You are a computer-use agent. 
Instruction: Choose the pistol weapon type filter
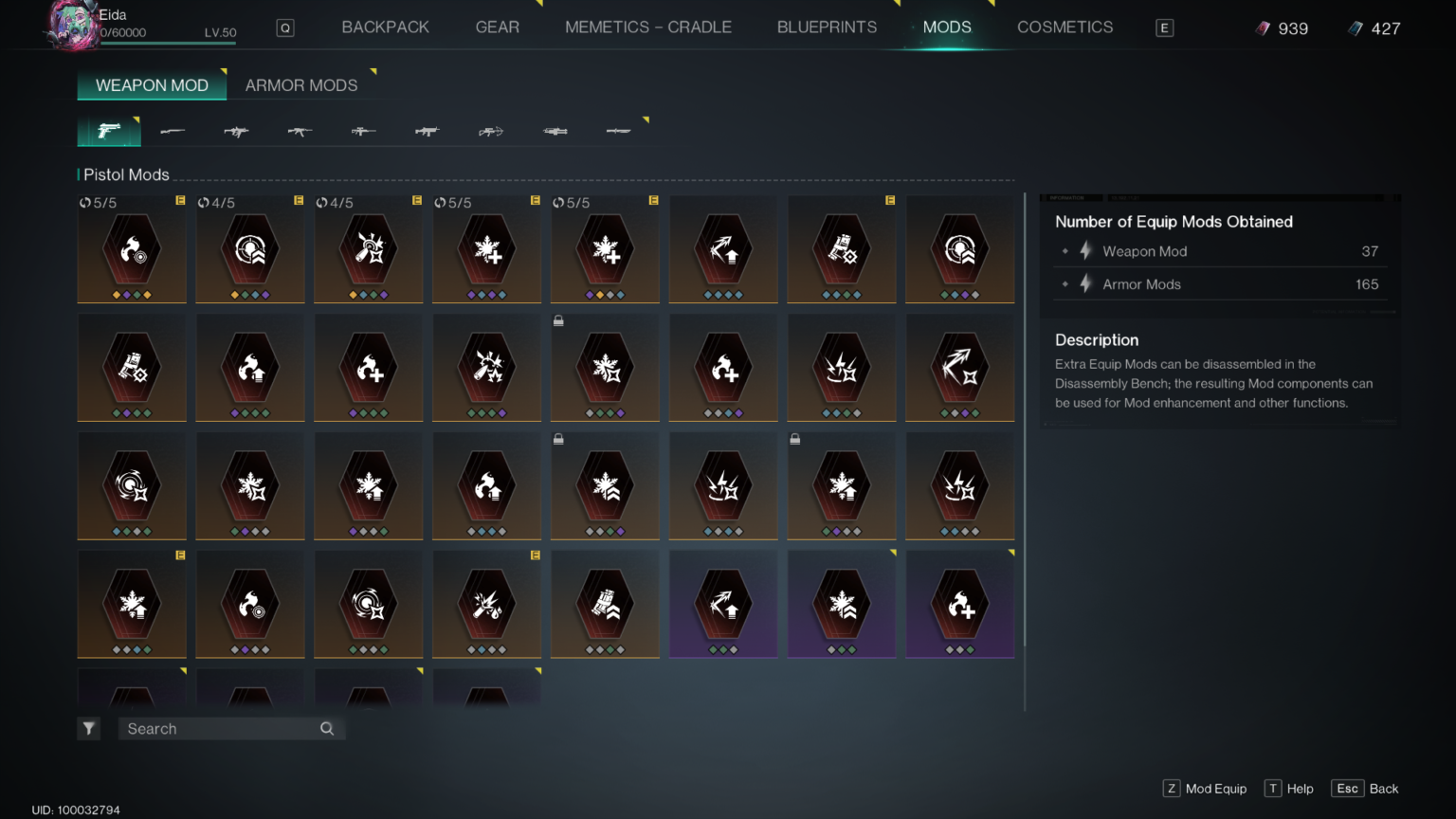[109, 131]
